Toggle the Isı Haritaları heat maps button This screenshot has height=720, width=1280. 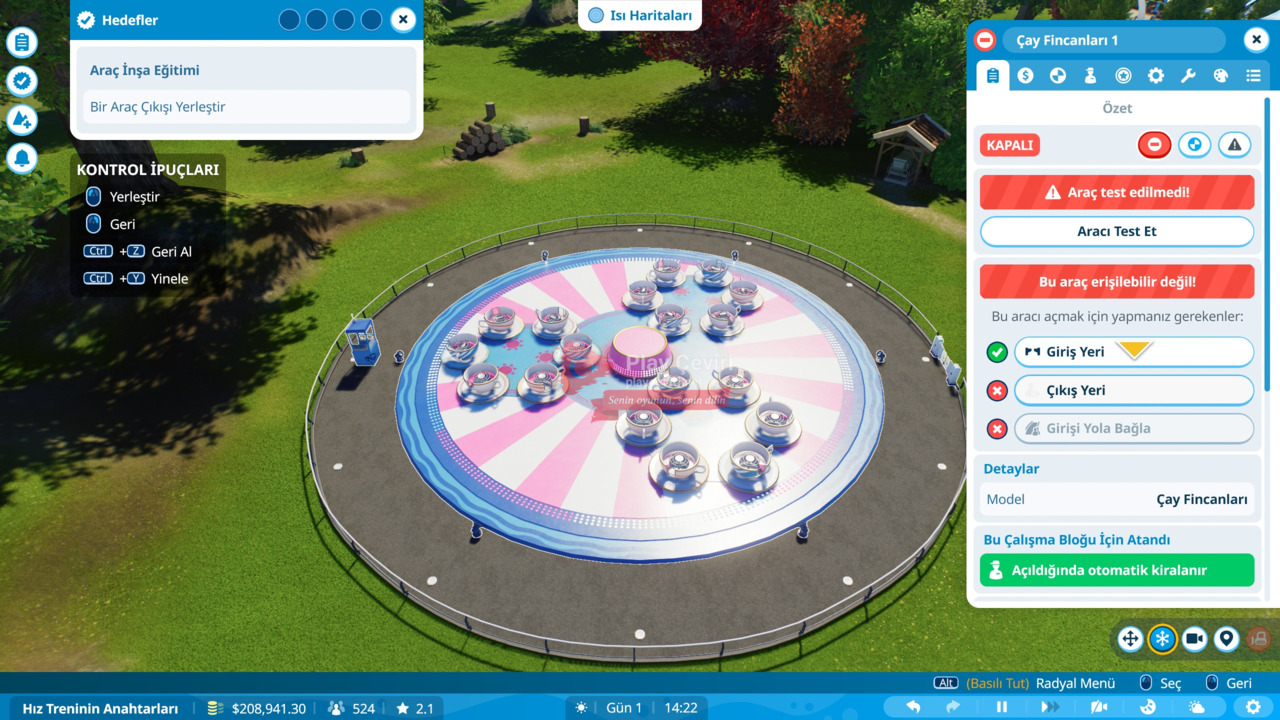pyautogui.click(x=640, y=15)
